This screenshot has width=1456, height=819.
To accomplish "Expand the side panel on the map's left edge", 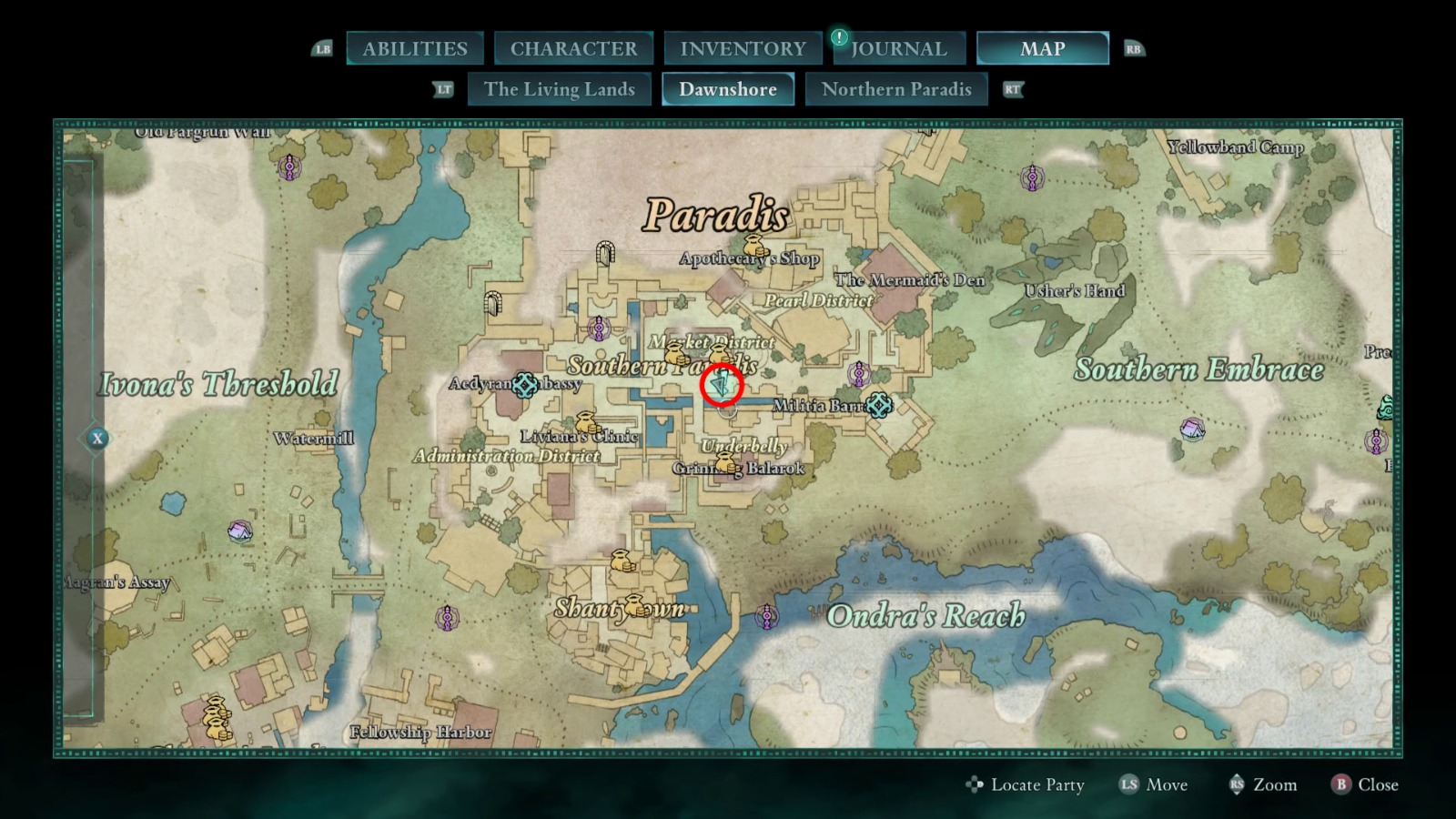I will coord(97,439).
